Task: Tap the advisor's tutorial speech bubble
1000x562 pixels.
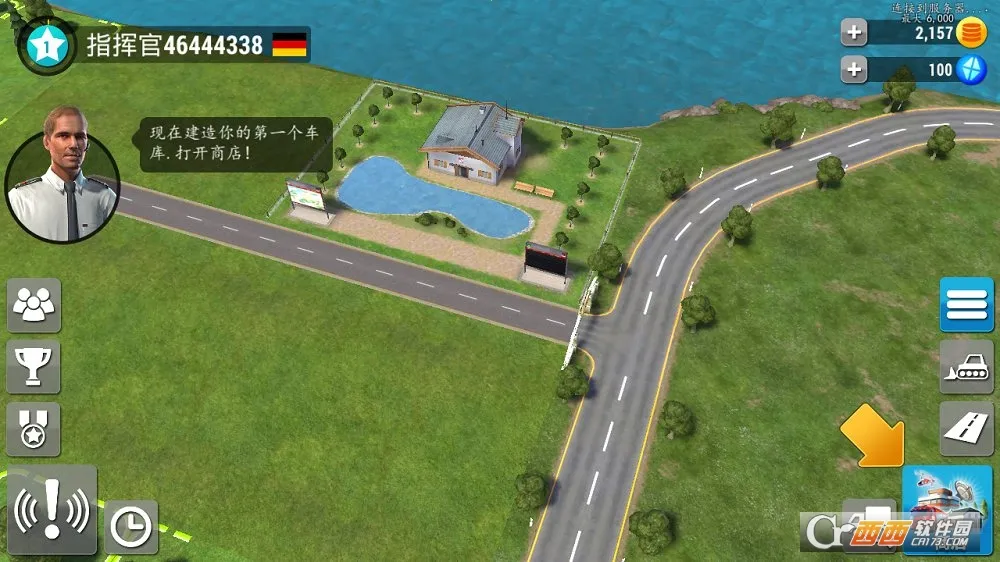Action: point(235,145)
